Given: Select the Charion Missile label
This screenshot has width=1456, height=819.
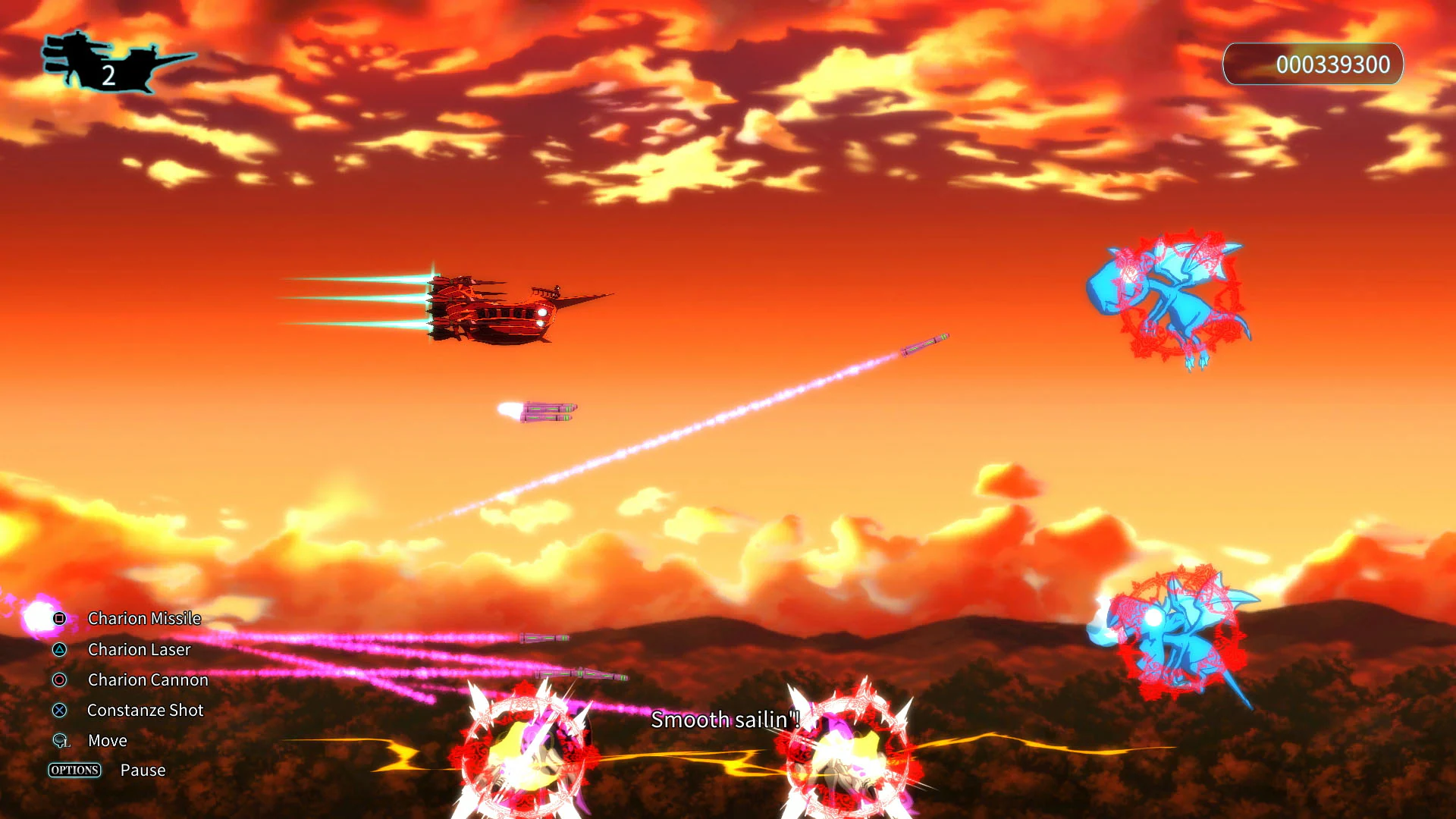Looking at the screenshot, I should coord(144,619).
